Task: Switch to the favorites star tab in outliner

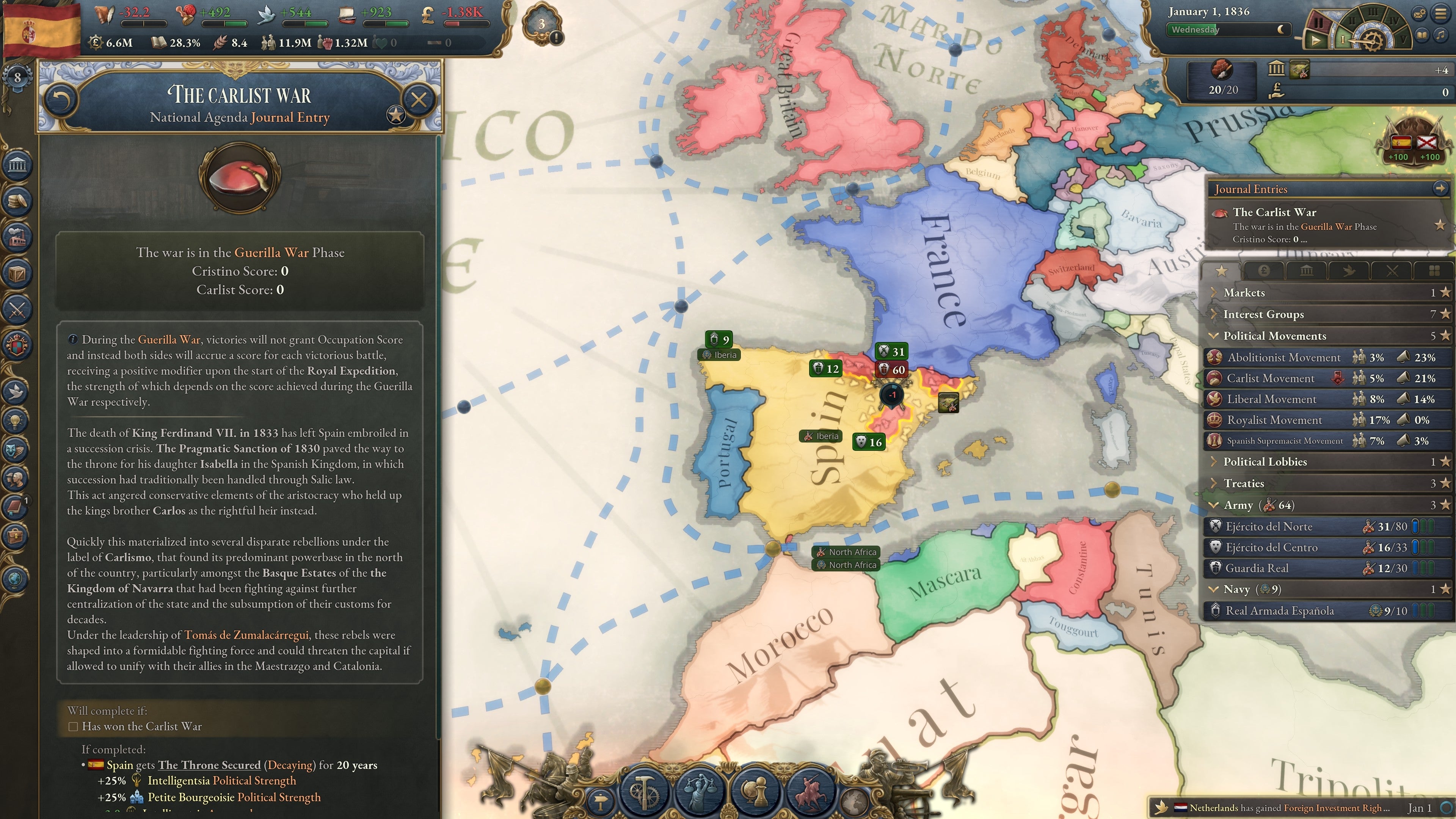Action: tap(1221, 271)
